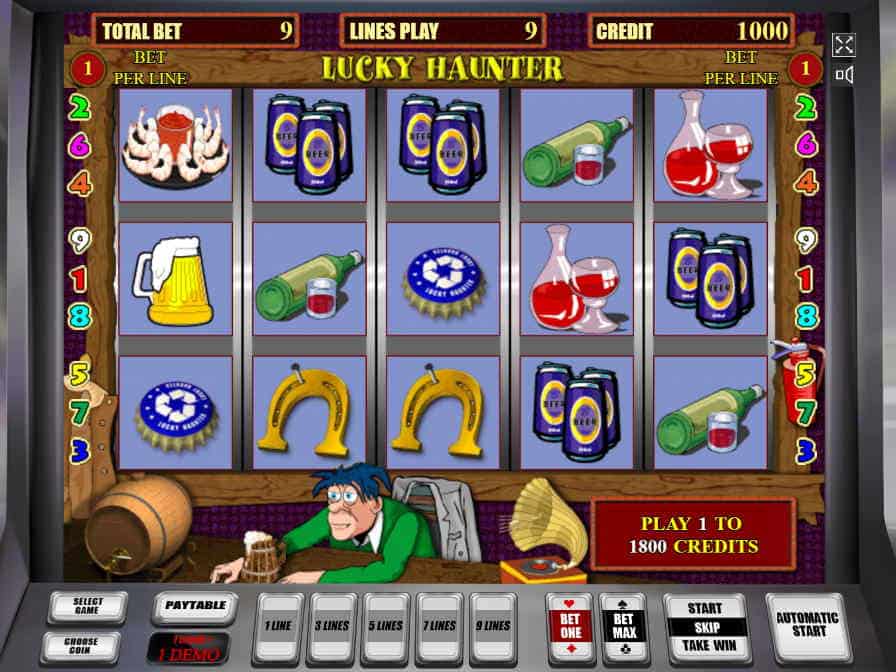Toggle sound with the speaker icon
The width and height of the screenshot is (896, 672).
(x=844, y=75)
